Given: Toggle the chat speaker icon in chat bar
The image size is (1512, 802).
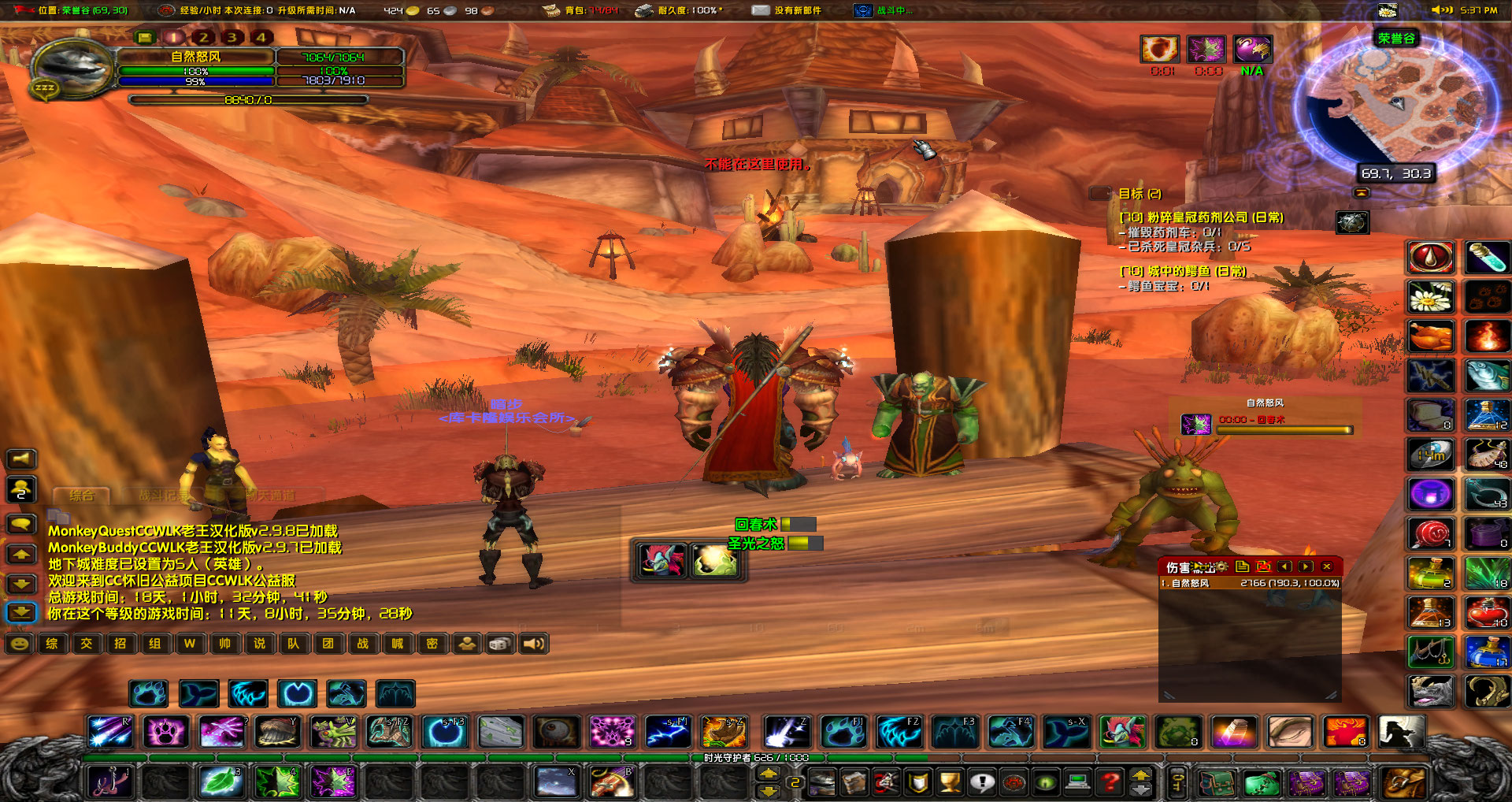Looking at the screenshot, I should 534,644.
